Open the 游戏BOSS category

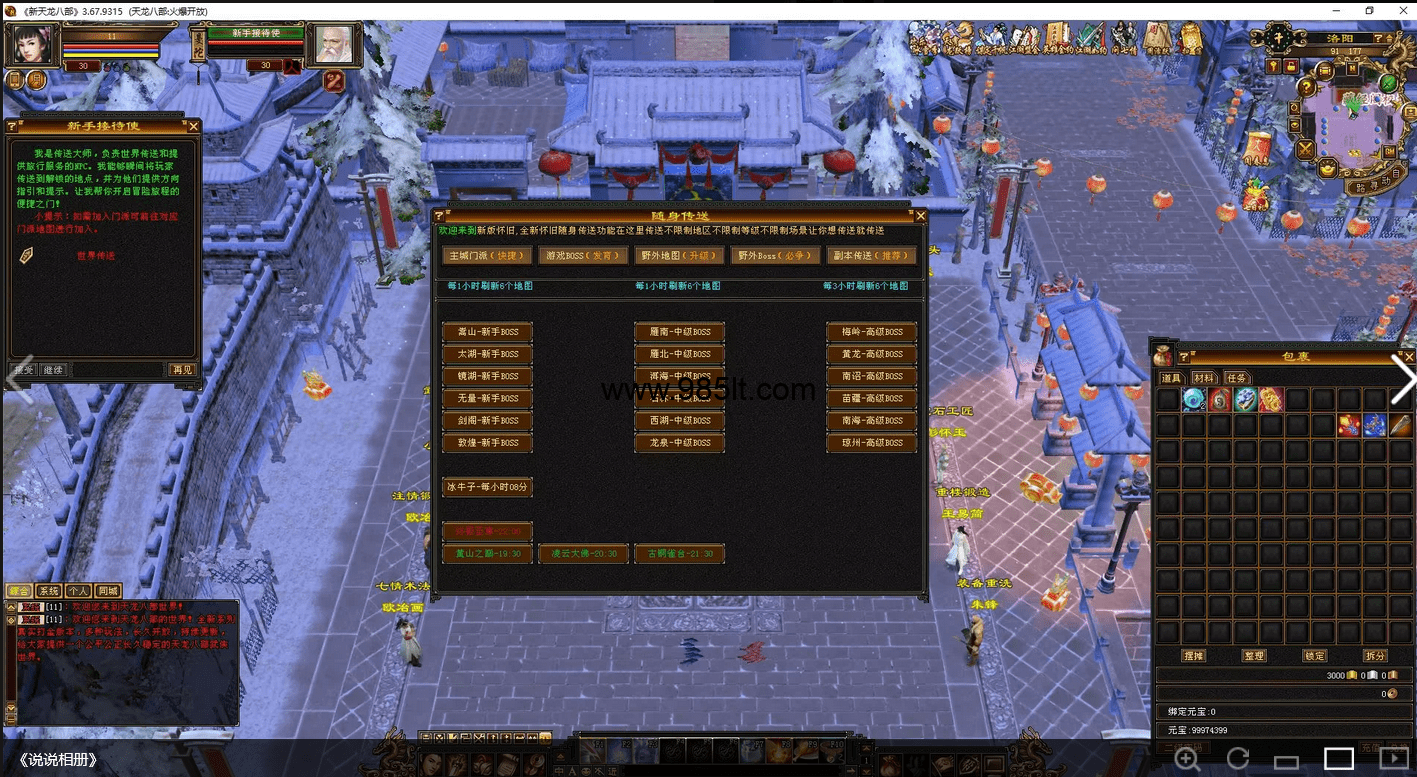point(584,256)
